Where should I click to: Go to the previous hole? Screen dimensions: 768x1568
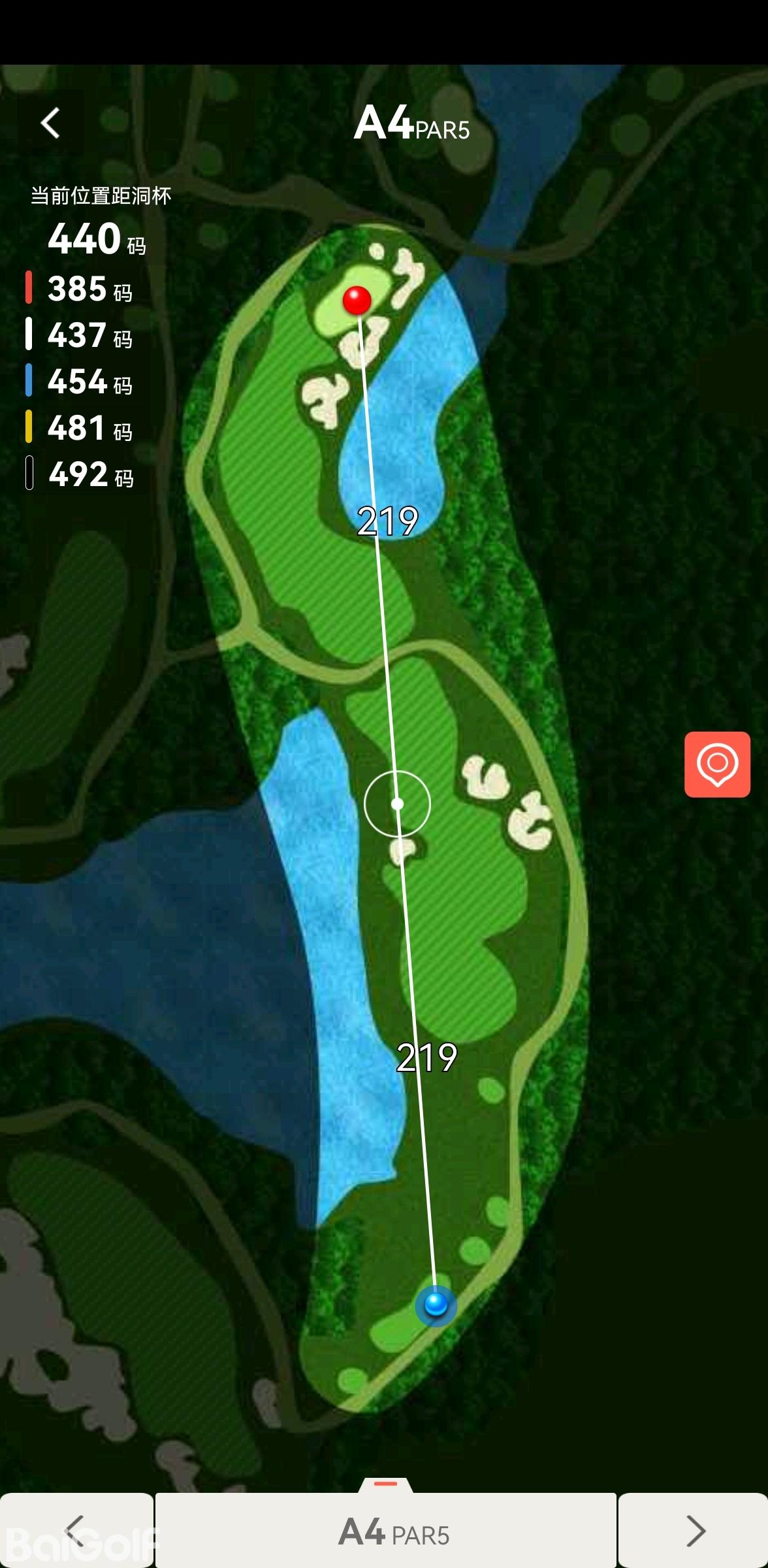[76, 1530]
